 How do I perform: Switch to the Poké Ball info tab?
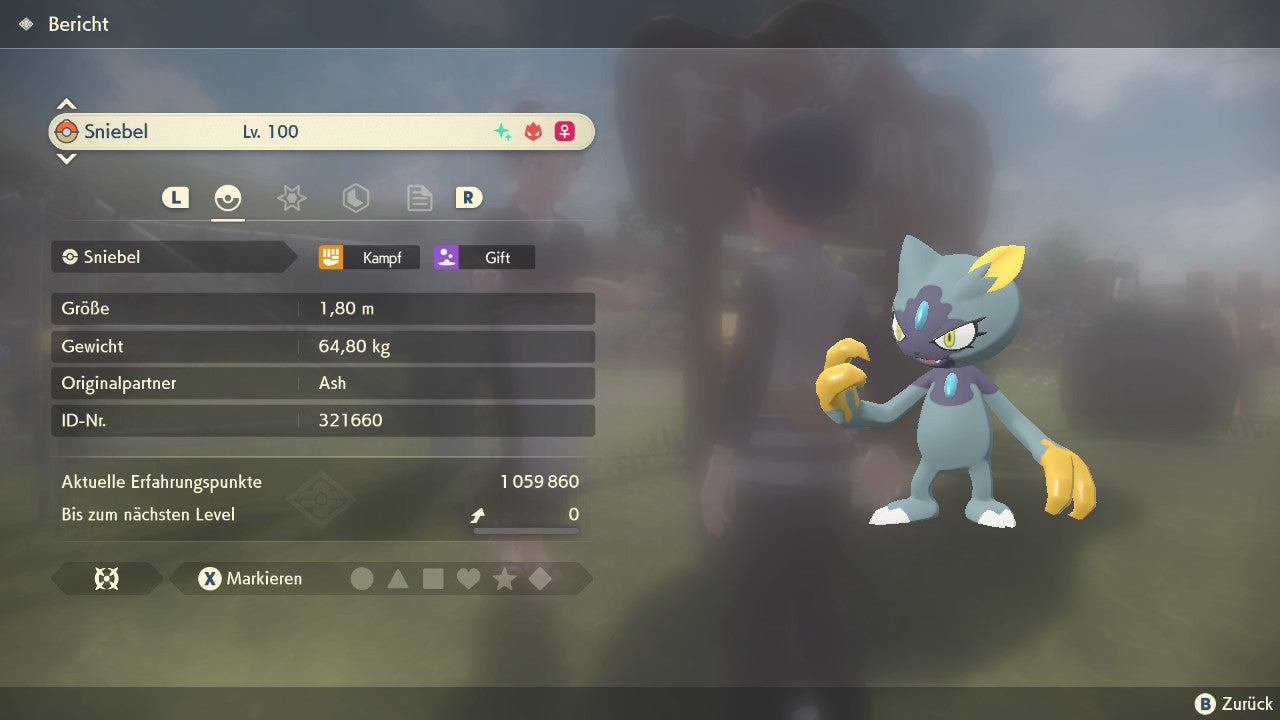(x=228, y=198)
